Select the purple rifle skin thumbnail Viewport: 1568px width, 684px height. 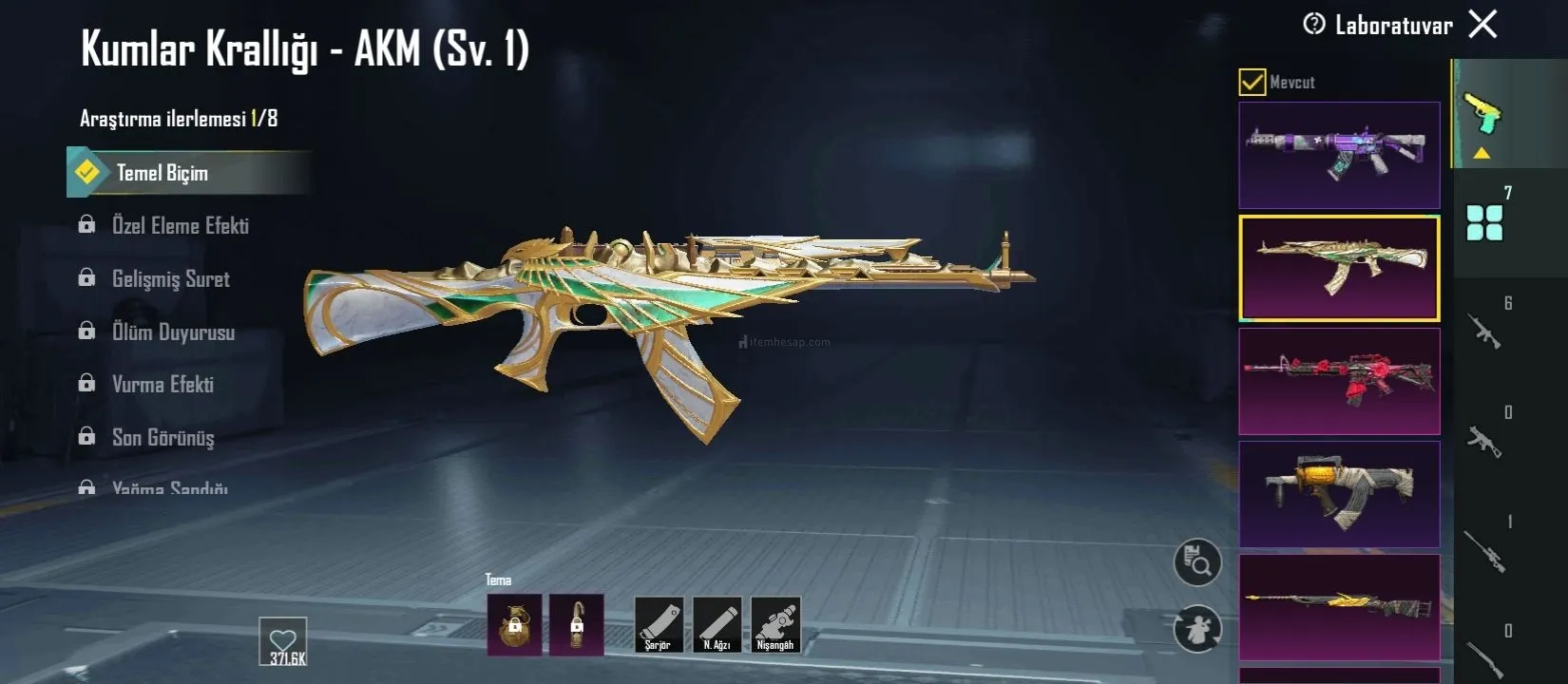coord(1339,155)
